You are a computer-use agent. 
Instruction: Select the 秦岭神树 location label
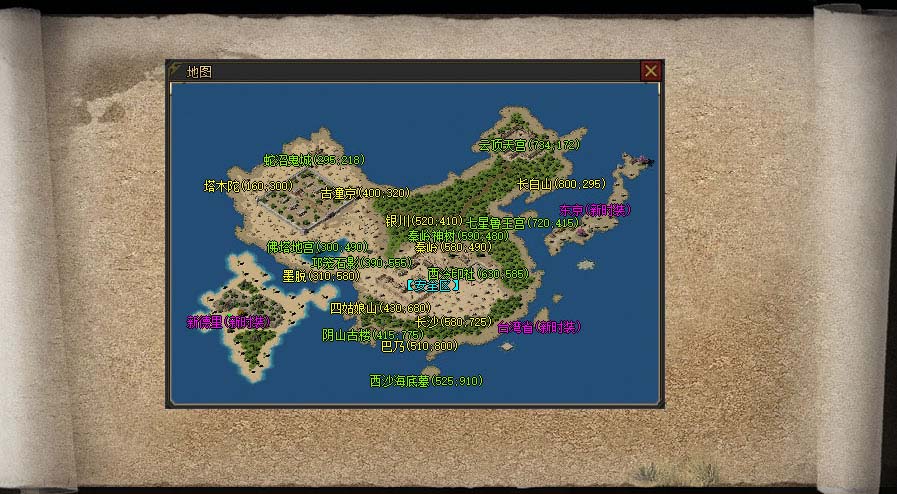click(x=458, y=236)
